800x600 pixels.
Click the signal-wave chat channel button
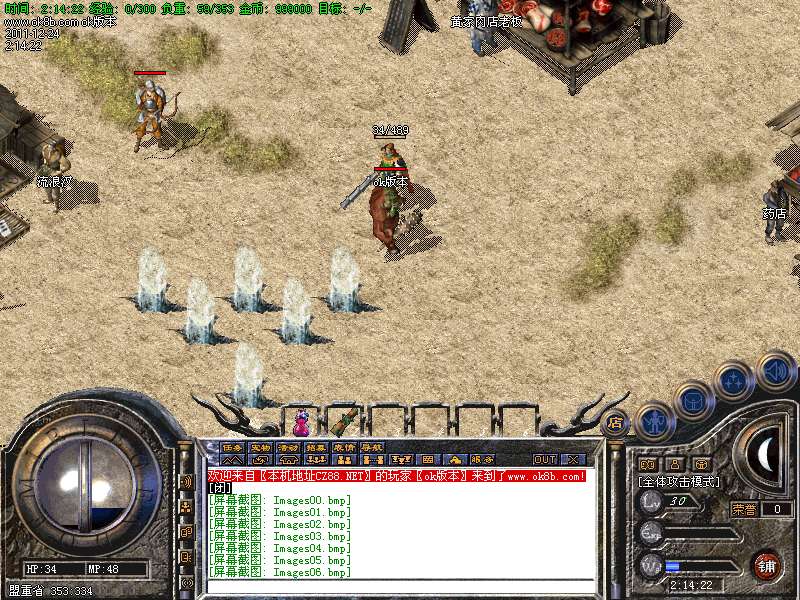point(186,481)
